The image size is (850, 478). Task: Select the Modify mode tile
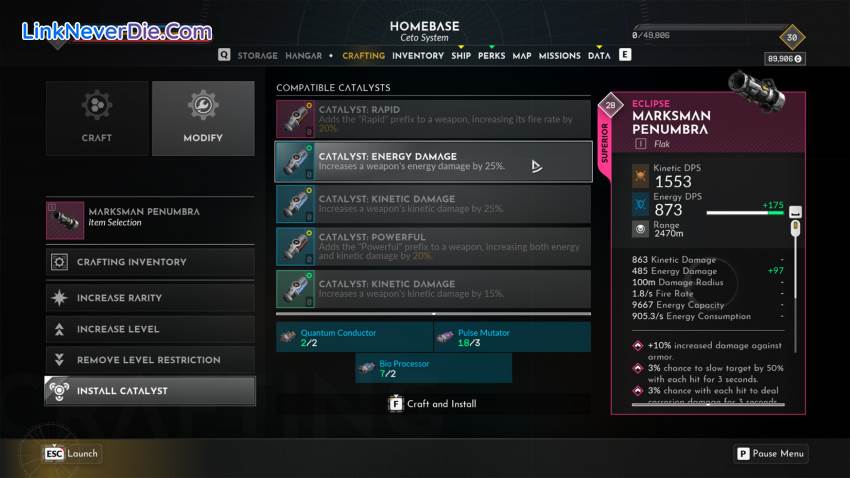pyautogui.click(x=203, y=118)
